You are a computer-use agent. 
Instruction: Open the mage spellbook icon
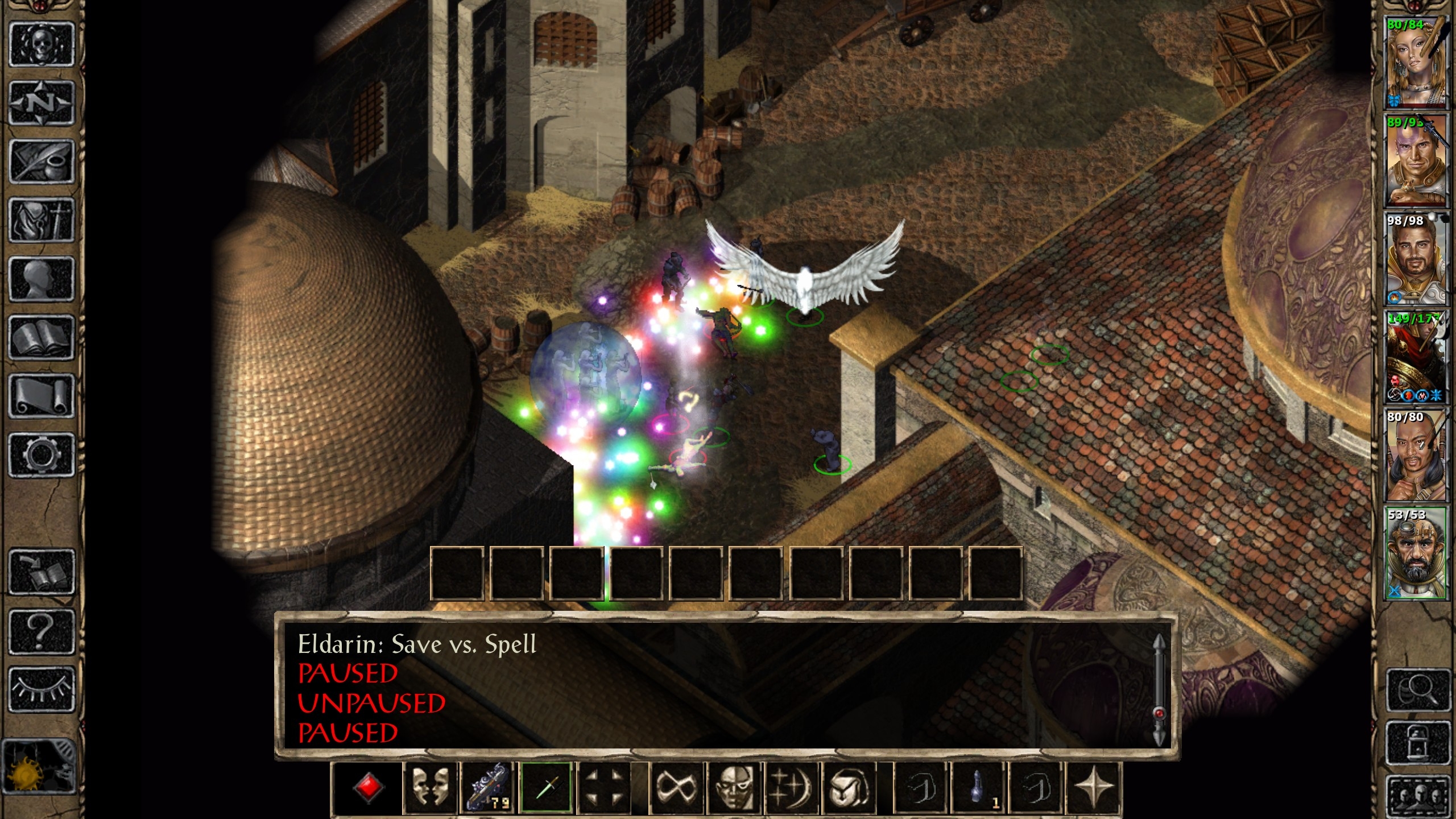42,338
